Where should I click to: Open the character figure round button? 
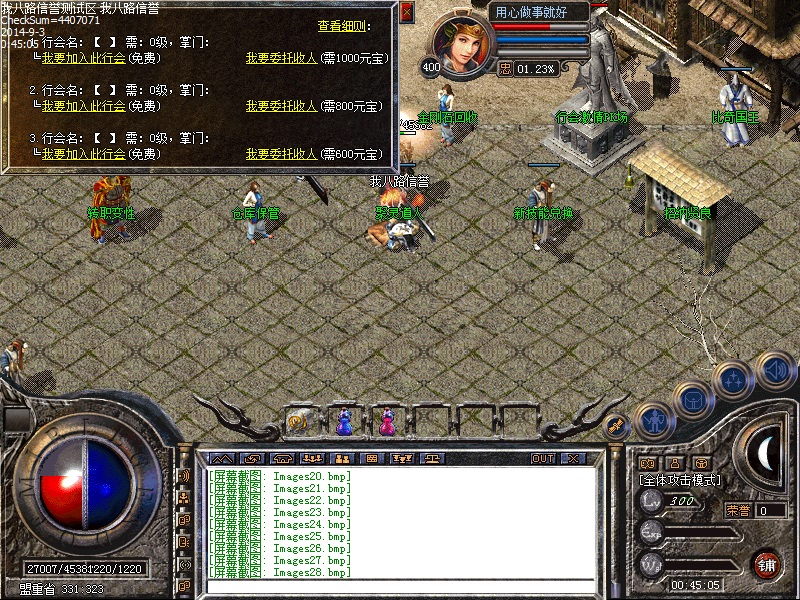(653, 420)
